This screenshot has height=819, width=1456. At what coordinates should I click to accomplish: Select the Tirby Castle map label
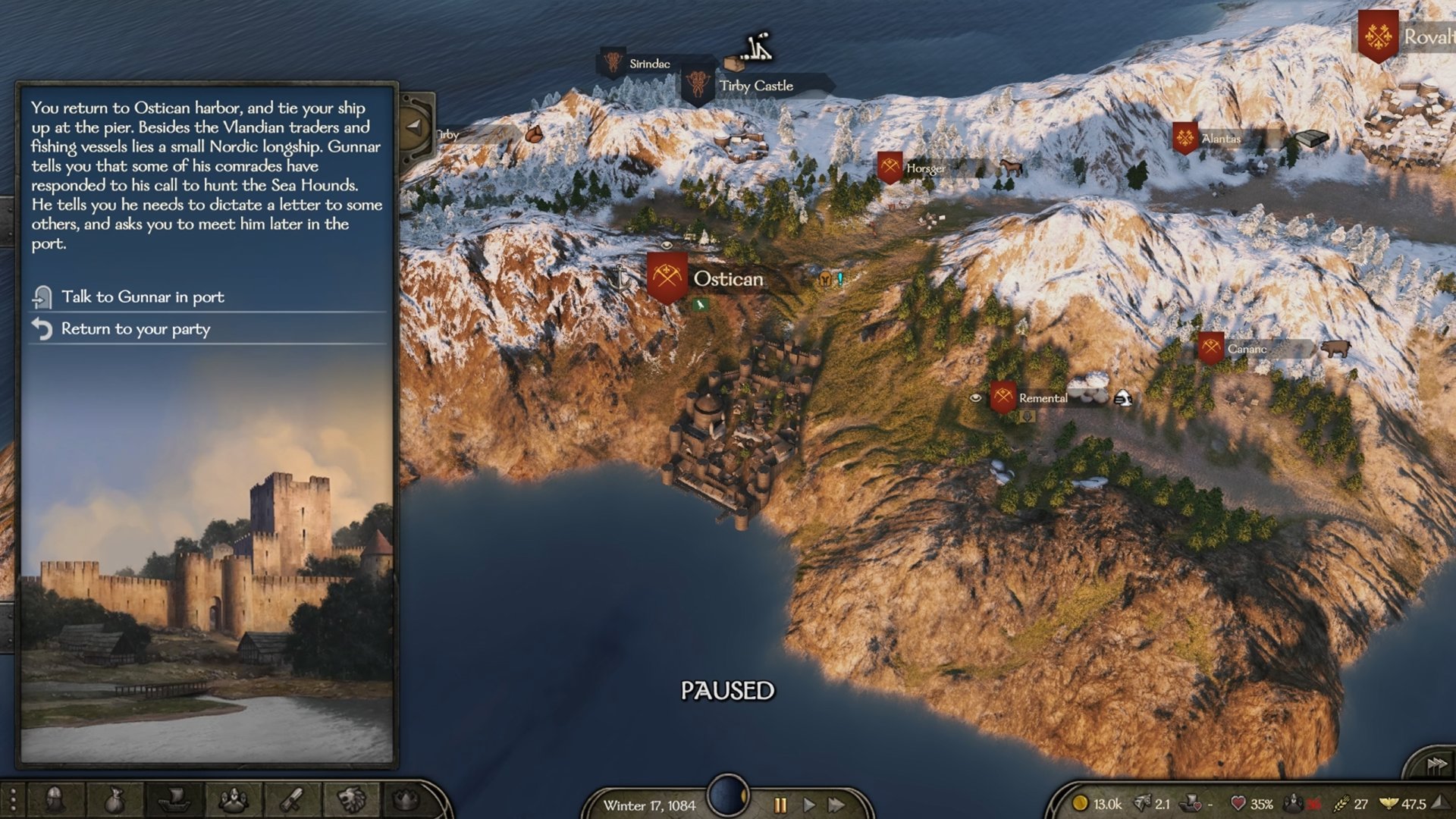point(755,86)
